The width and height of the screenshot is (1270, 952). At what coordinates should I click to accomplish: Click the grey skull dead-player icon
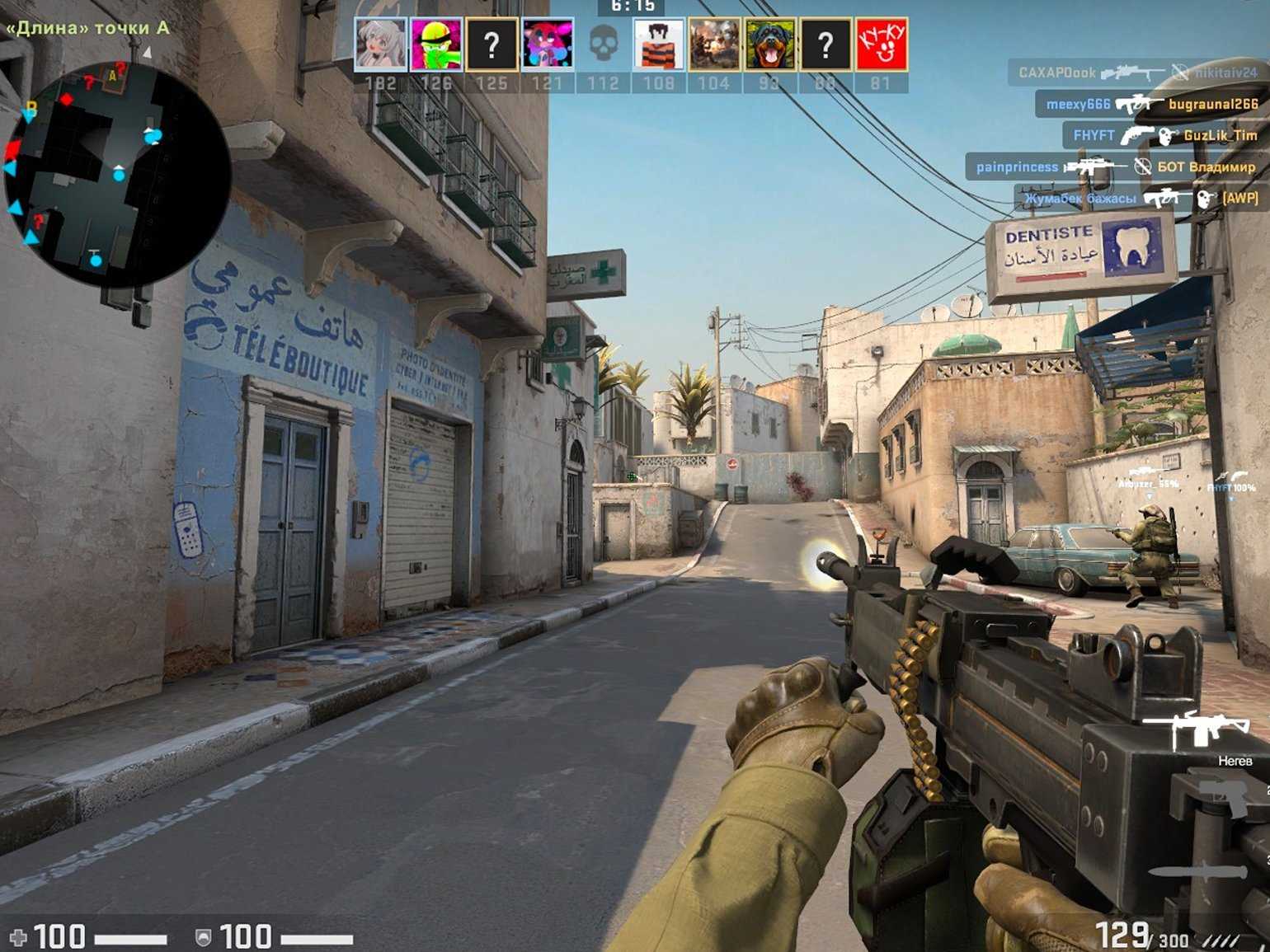(x=604, y=44)
